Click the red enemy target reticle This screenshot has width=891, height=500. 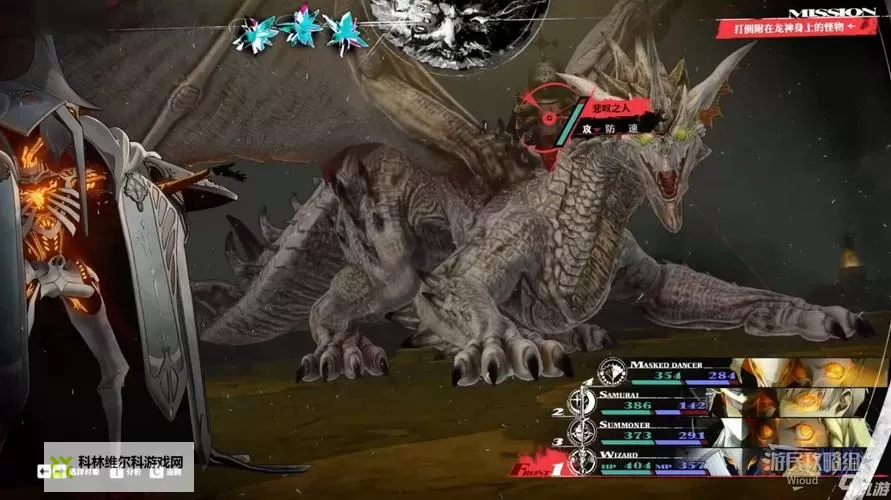(x=548, y=116)
